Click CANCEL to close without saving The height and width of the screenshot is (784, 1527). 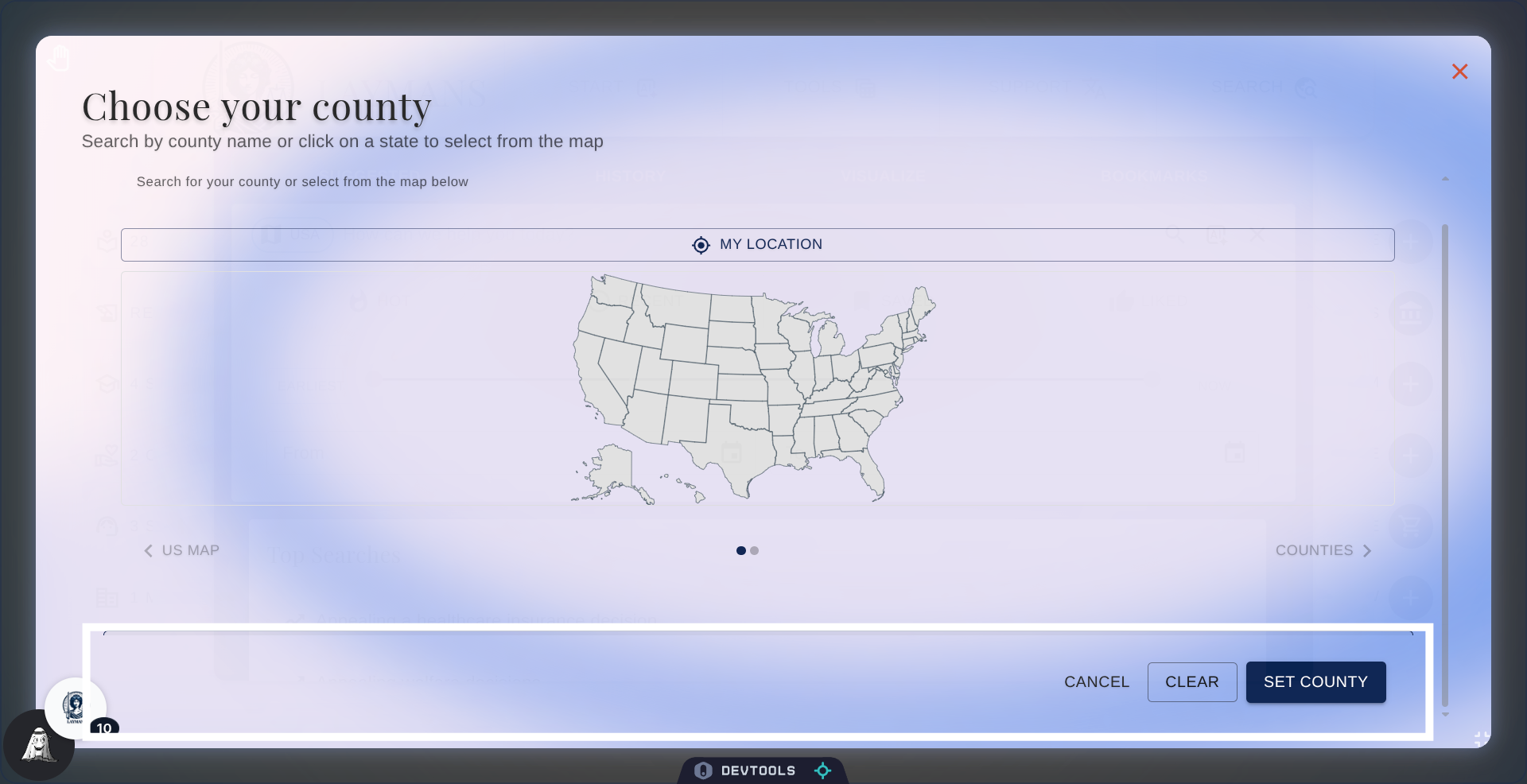coord(1096,681)
